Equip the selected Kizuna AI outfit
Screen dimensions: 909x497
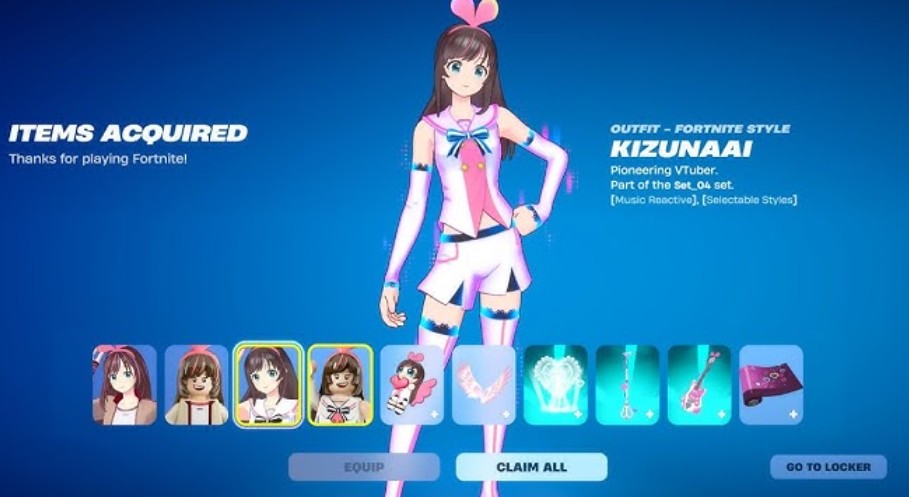(364, 467)
